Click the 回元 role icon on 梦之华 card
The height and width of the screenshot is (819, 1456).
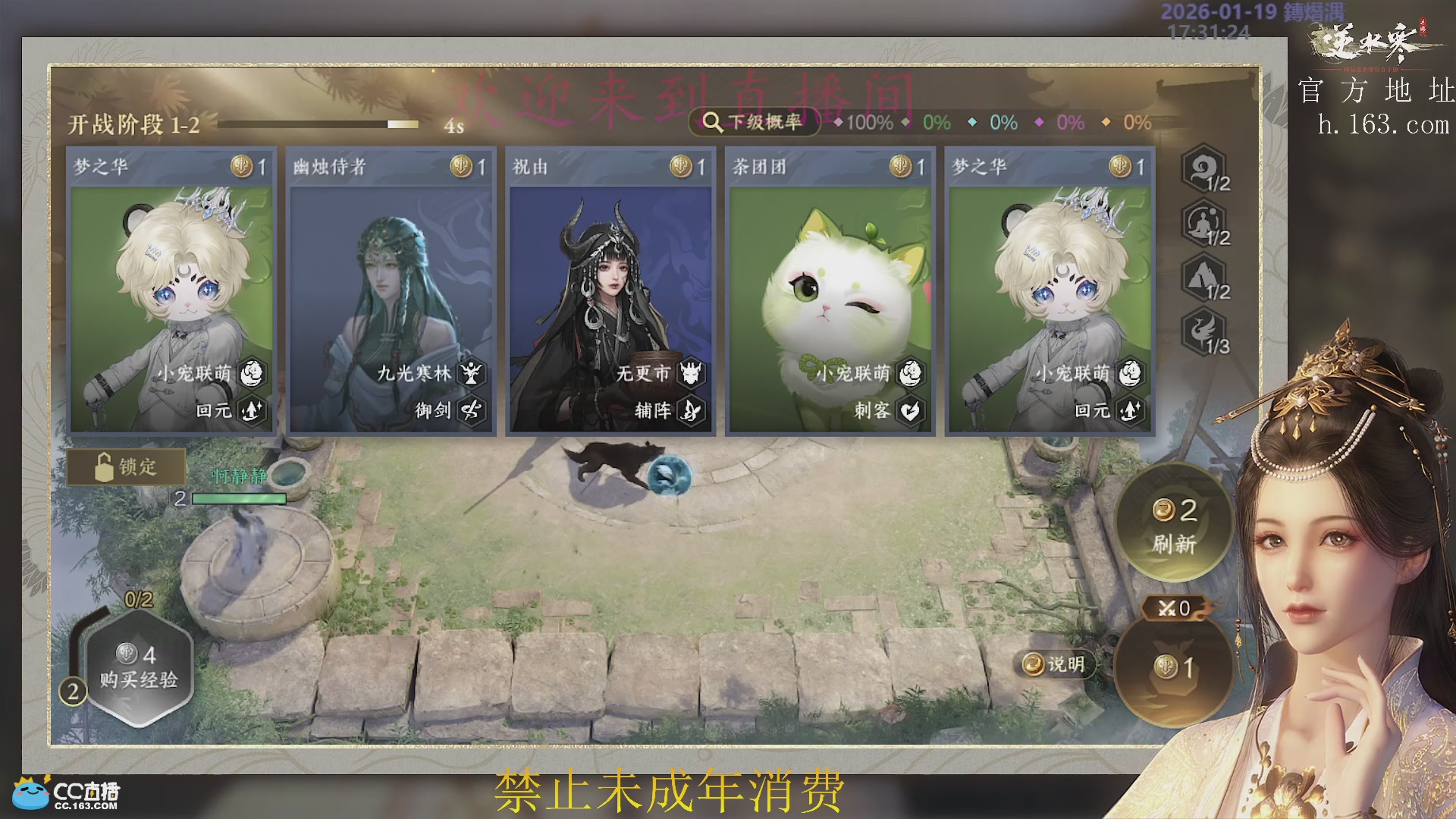tap(250, 410)
